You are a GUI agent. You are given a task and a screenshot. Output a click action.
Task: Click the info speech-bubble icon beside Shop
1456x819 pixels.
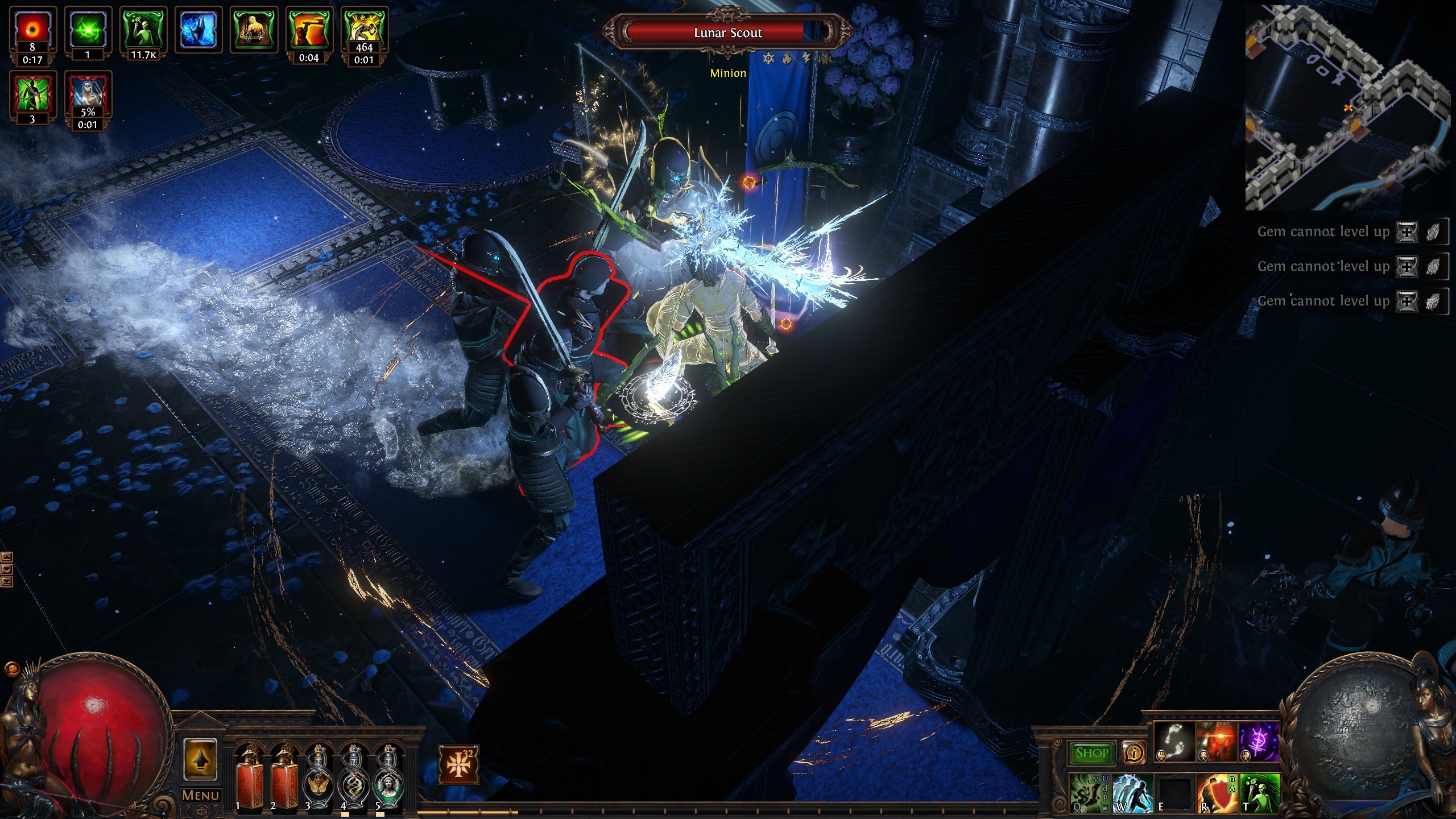pyautogui.click(x=1134, y=752)
